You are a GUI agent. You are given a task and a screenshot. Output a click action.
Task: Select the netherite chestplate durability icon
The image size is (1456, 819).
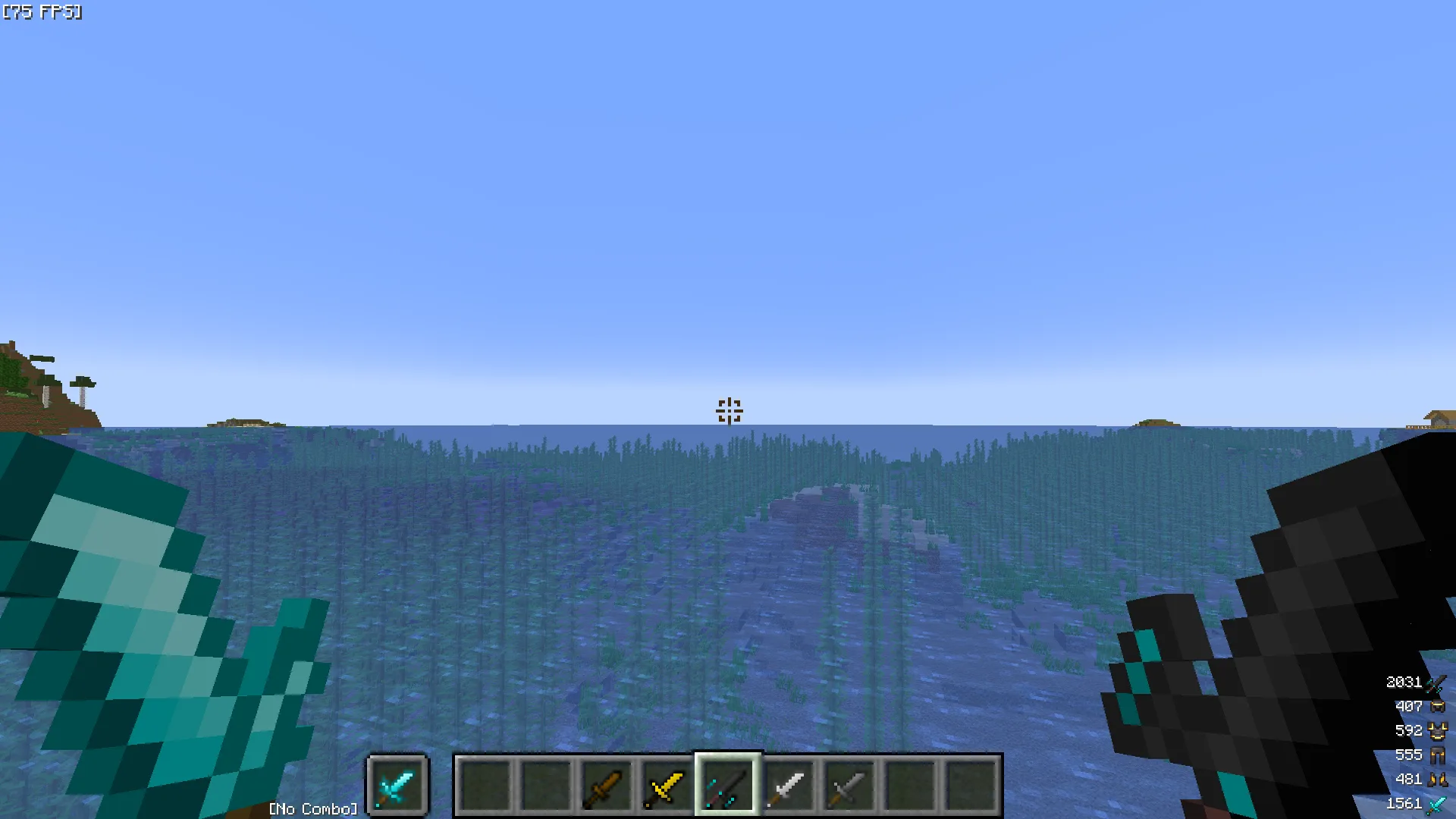pos(1438,731)
